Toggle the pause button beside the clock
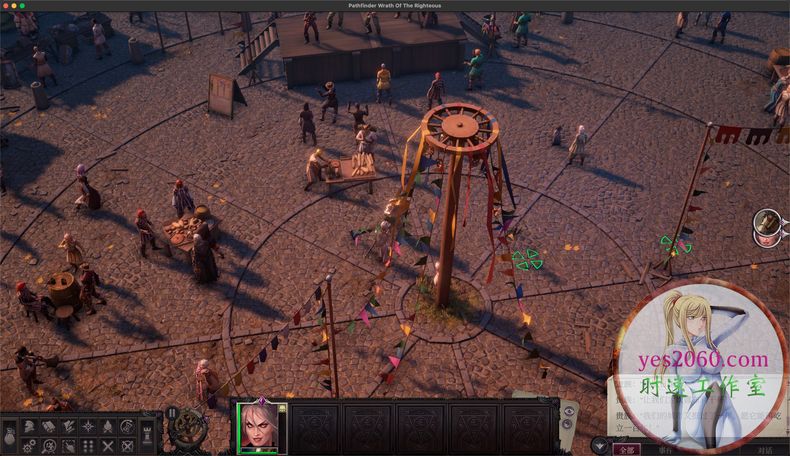The image size is (790, 456). tap(171, 412)
